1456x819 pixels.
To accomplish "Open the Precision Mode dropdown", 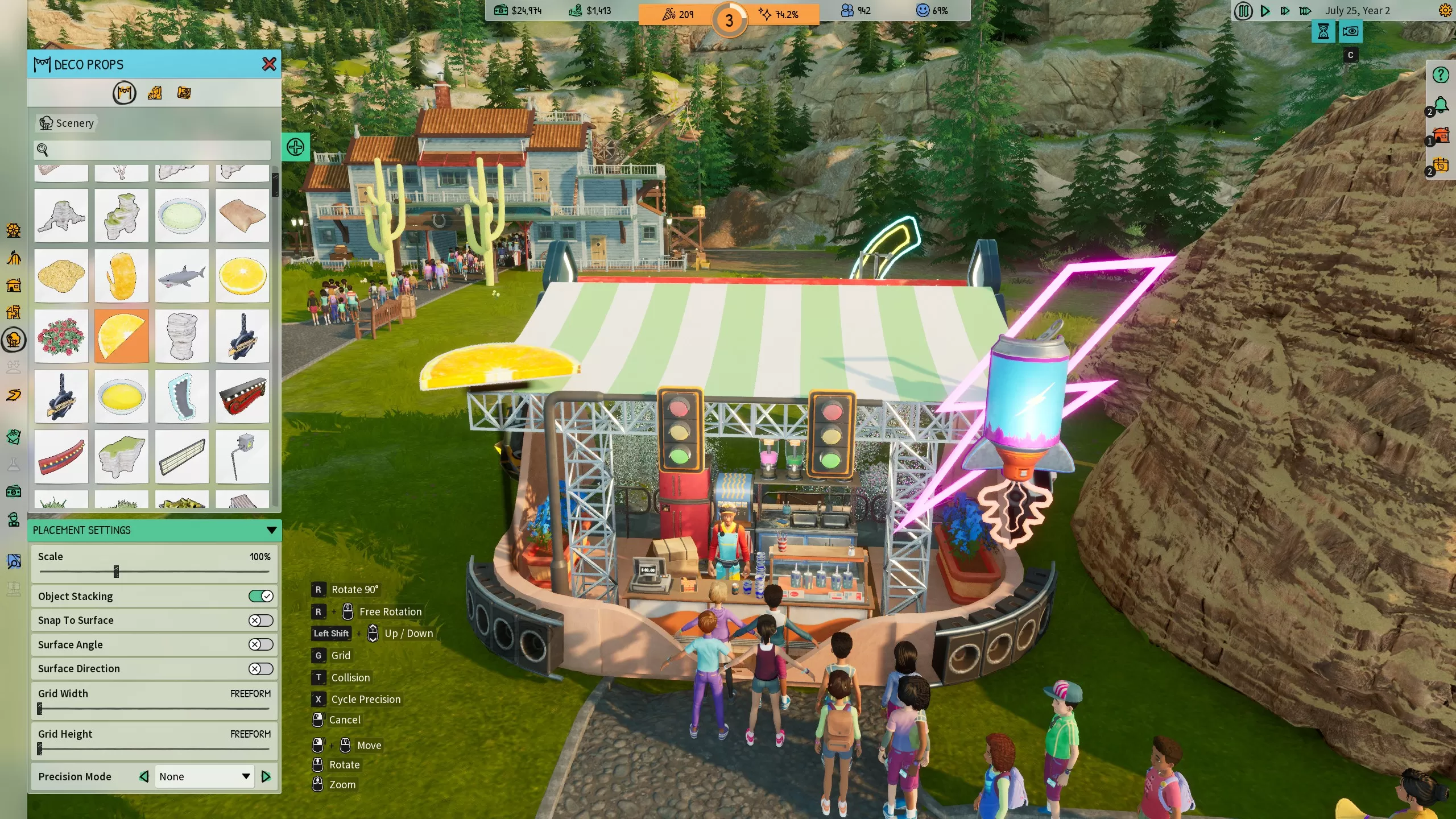I will (x=204, y=777).
